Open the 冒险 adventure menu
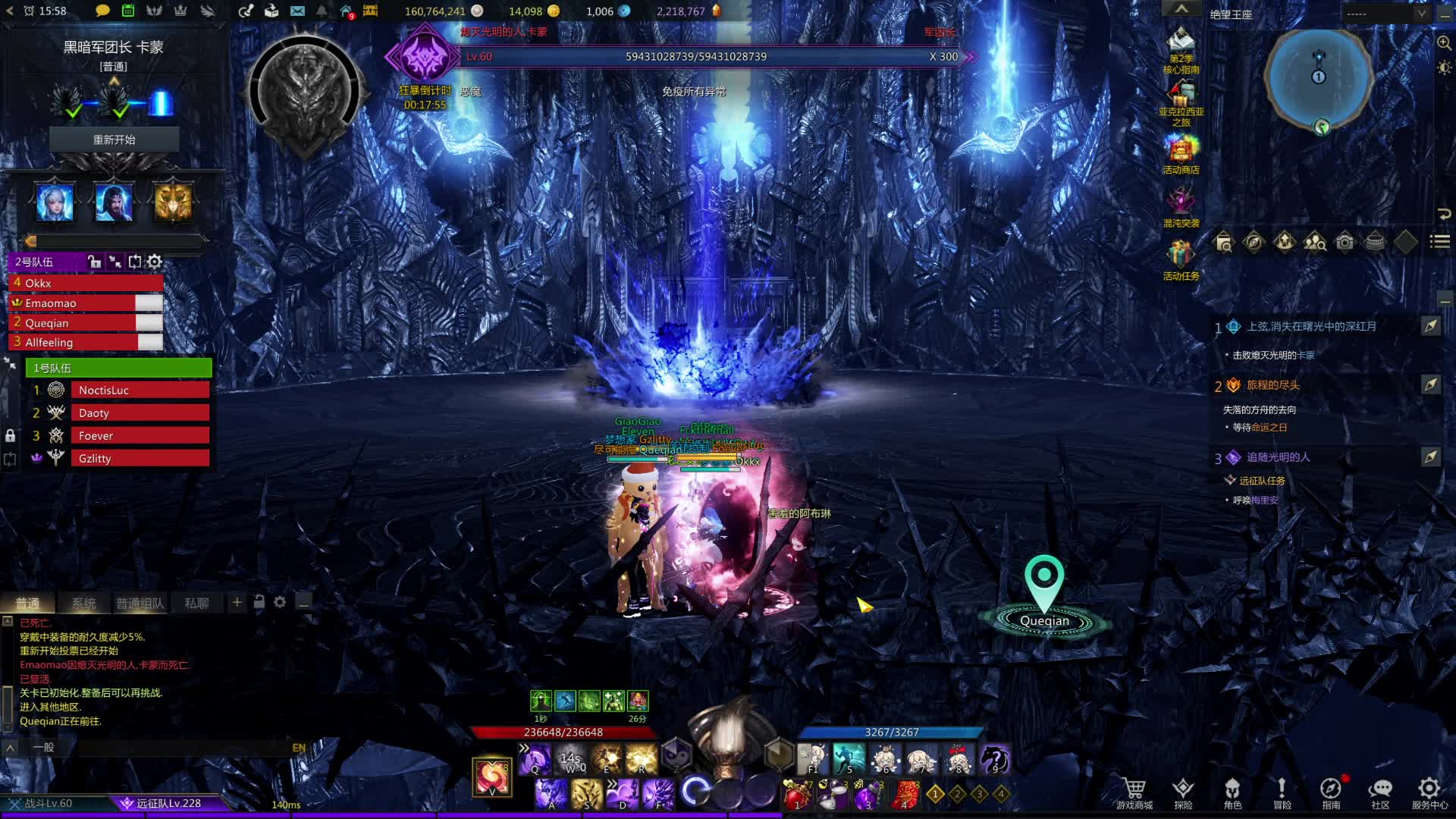This screenshot has width=1456, height=819. pyautogui.click(x=1282, y=793)
